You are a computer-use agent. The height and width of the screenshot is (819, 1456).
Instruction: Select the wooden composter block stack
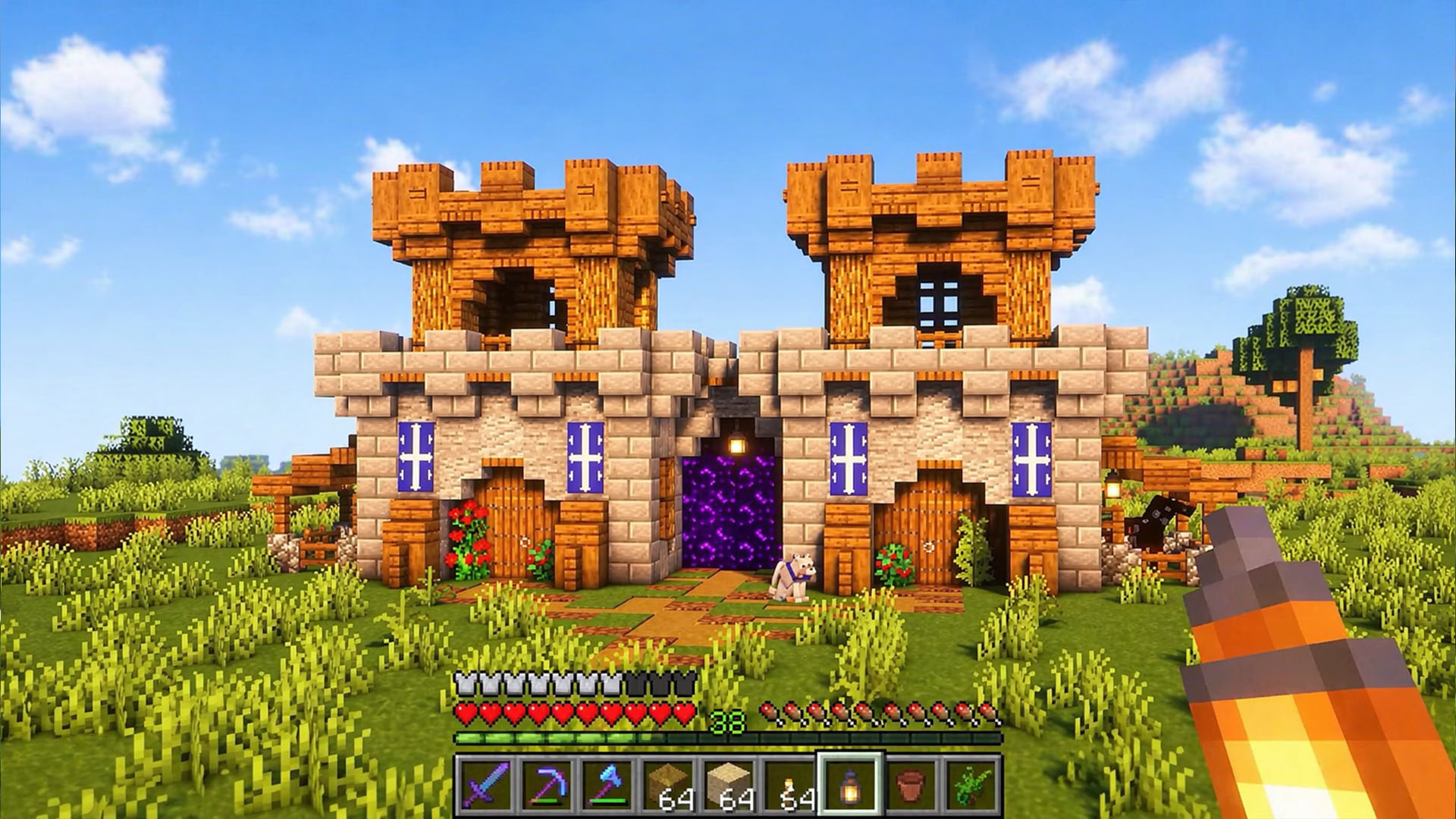(x=667, y=784)
